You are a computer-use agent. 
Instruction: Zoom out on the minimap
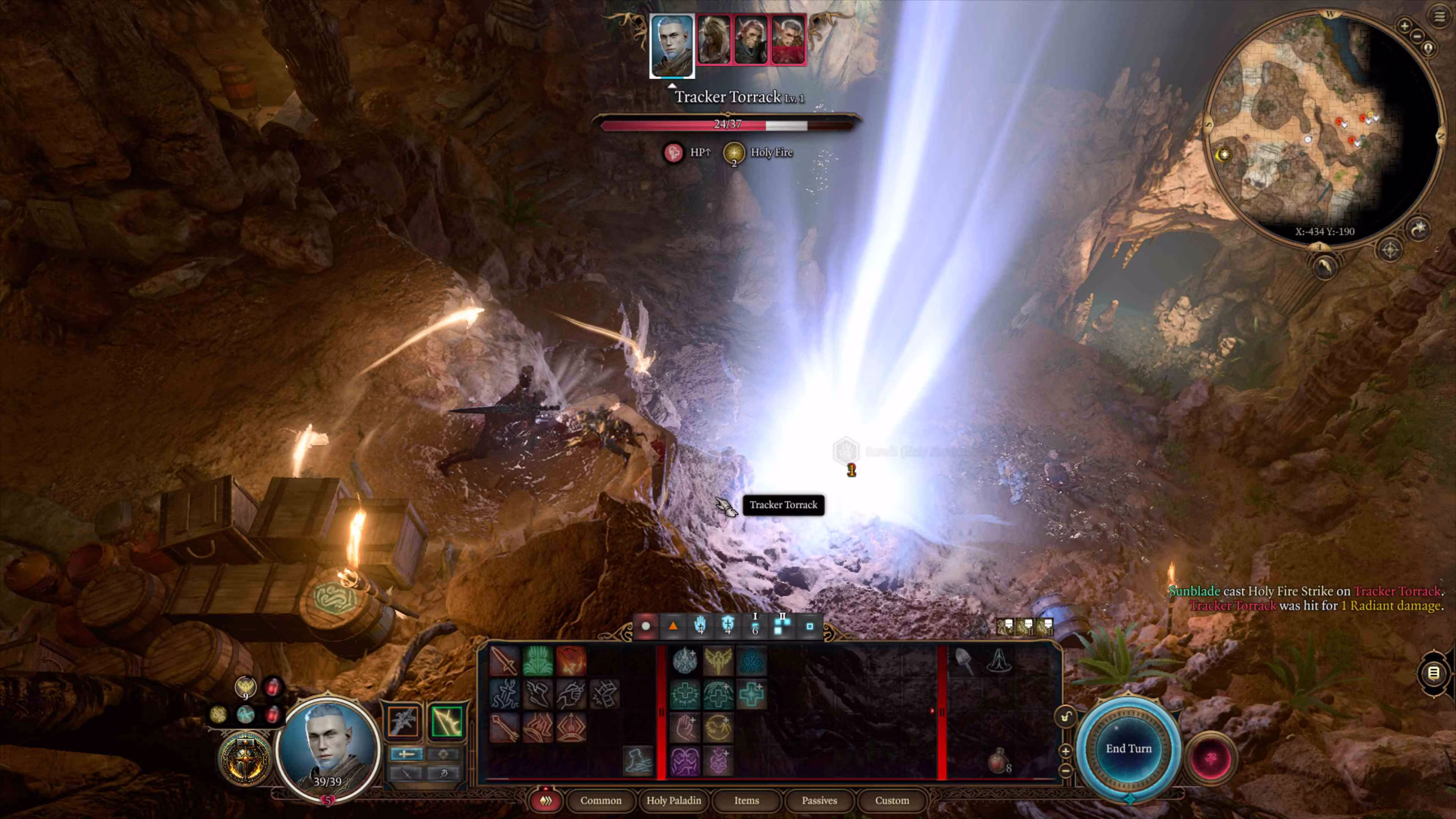pyautogui.click(x=1417, y=36)
